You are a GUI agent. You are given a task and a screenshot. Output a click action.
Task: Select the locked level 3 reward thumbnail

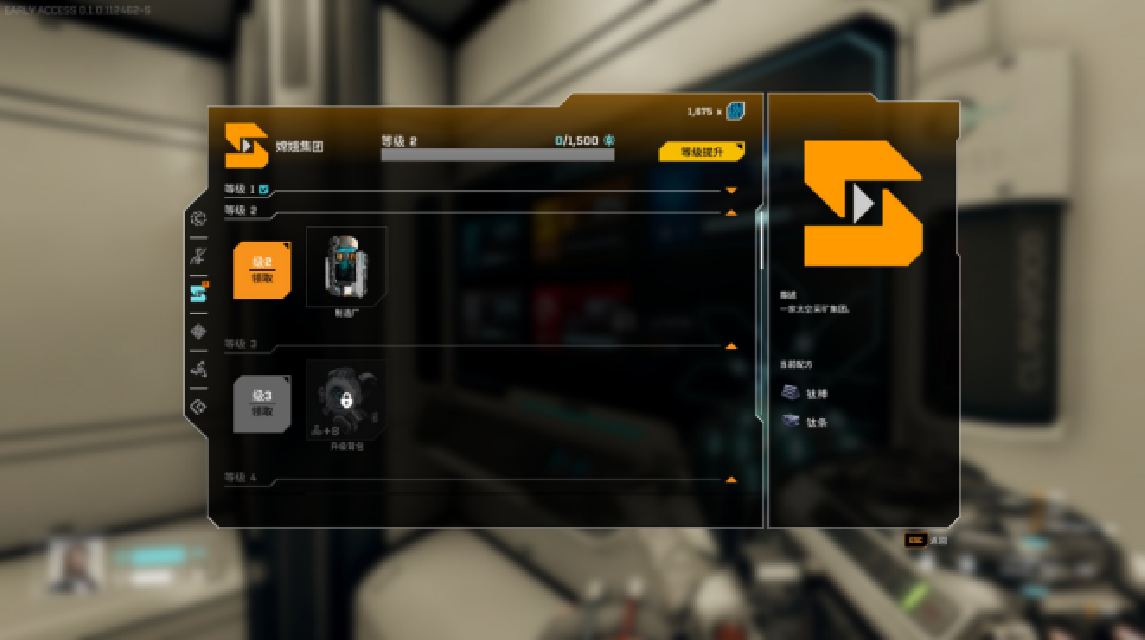346,400
